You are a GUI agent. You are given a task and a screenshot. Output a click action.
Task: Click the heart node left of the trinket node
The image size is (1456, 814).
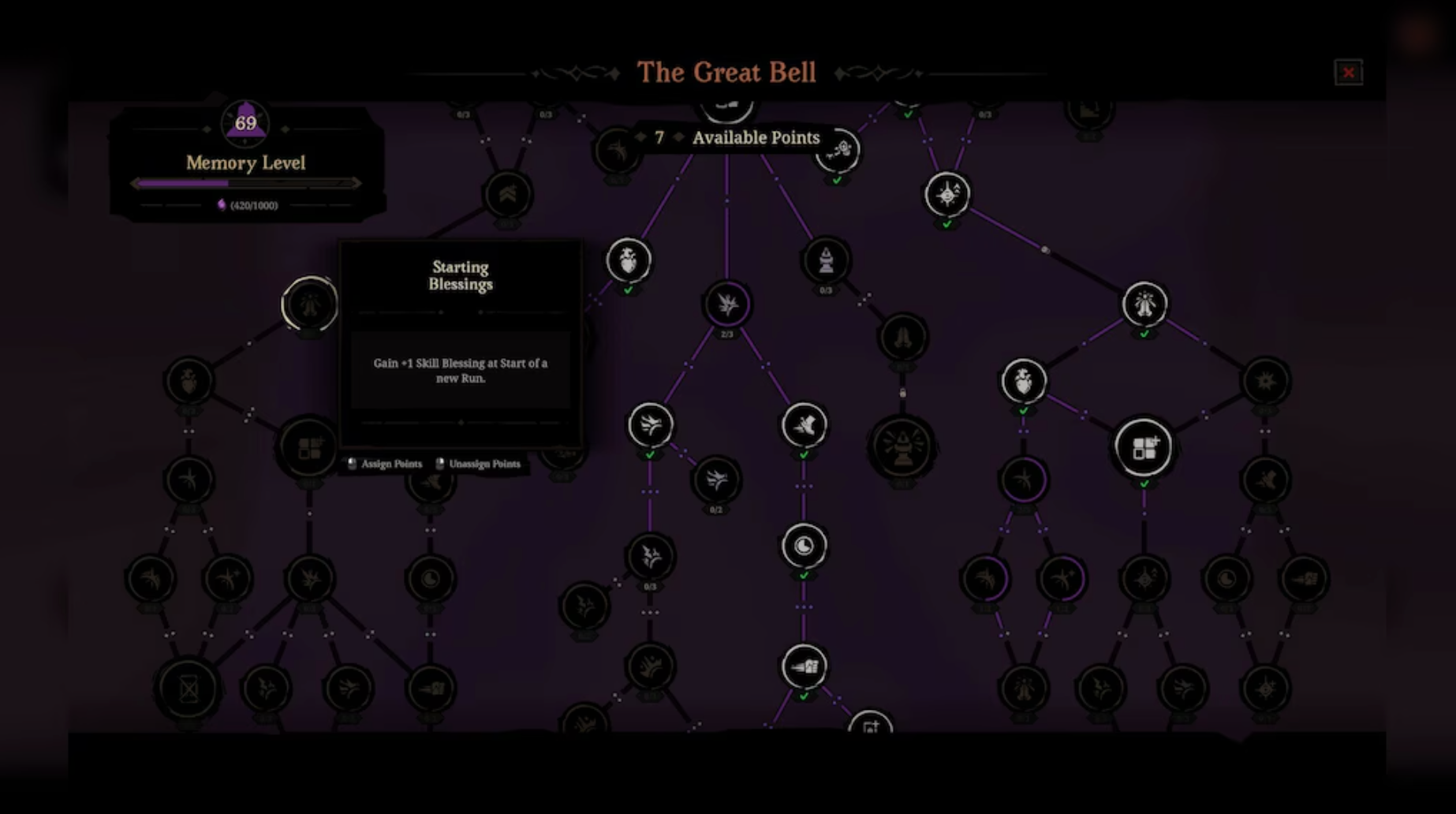pyautogui.click(x=1023, y=380)
